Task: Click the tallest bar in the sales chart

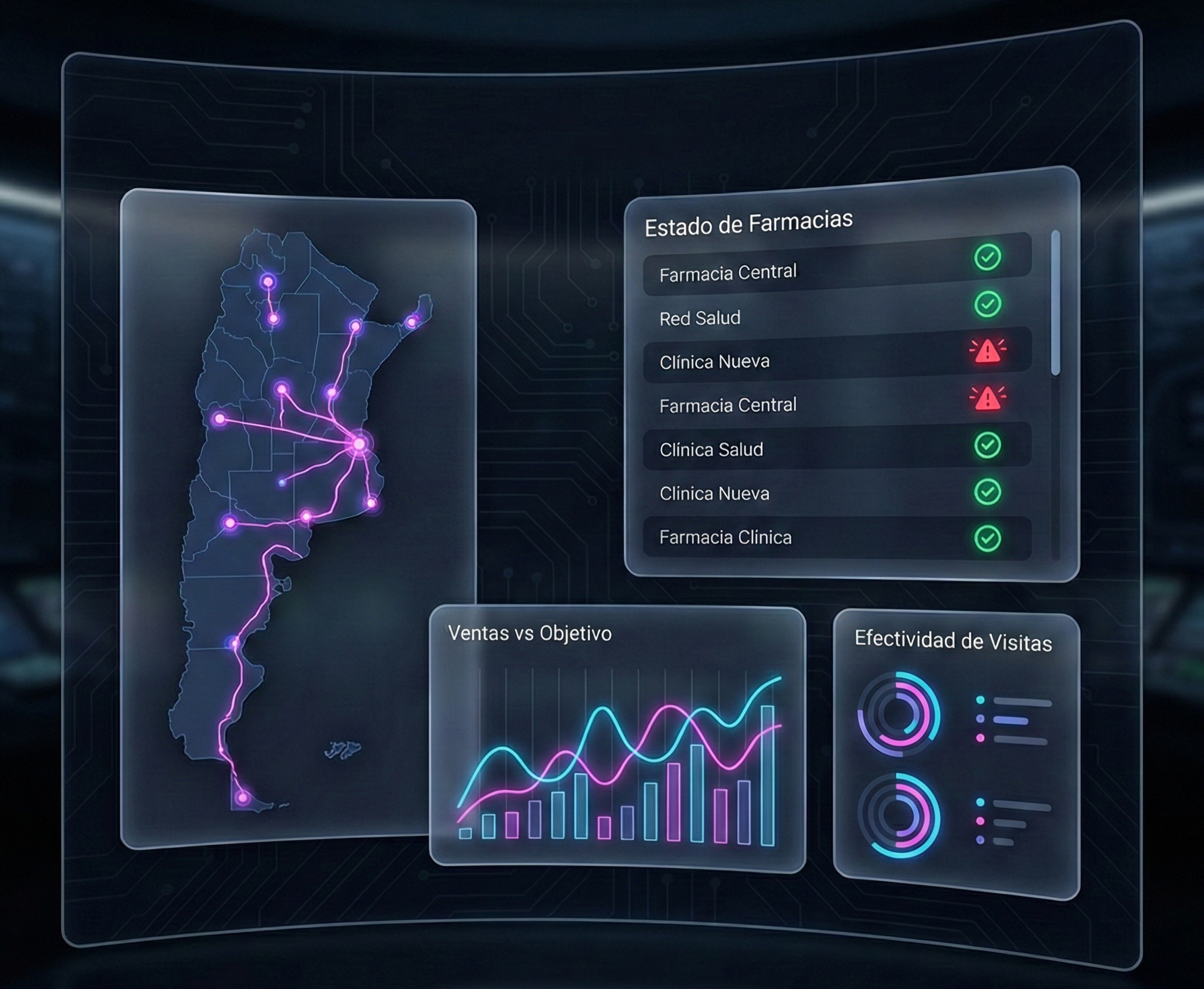Action: (x=767, y=775)
